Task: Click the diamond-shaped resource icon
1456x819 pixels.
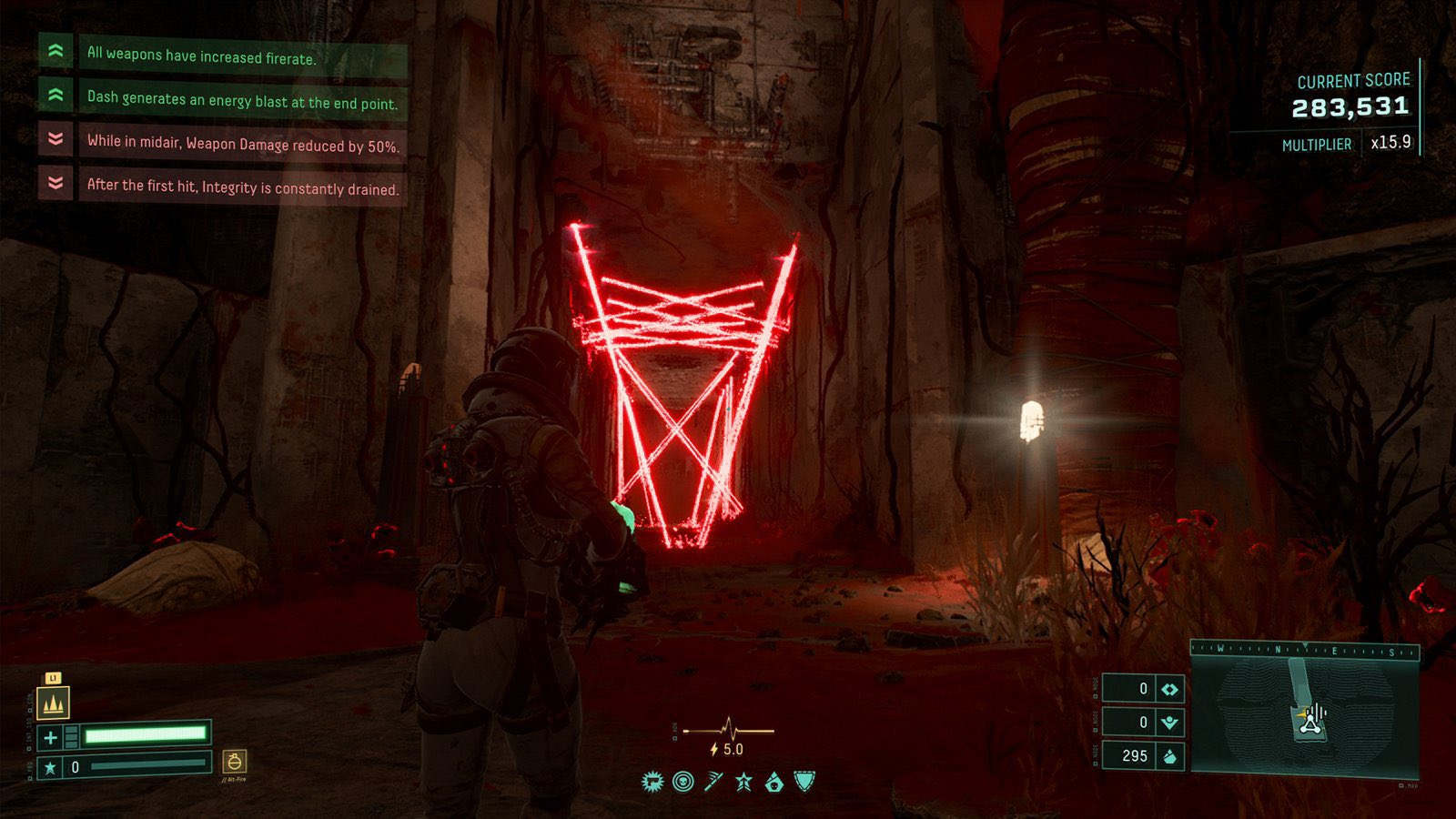Action: pos(1169,689)
